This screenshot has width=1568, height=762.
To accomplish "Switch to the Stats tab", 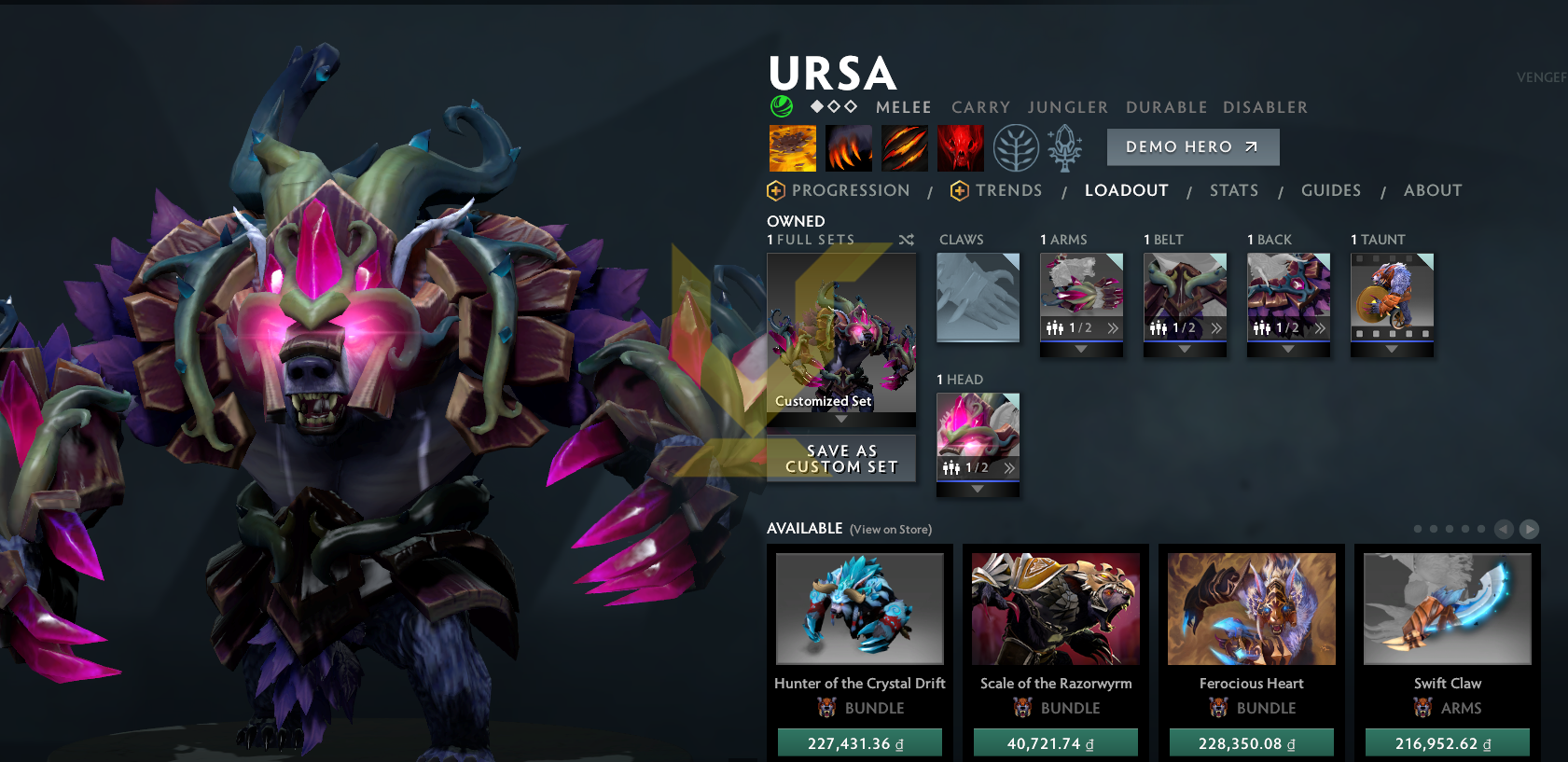I will [x=1234, y=190].
